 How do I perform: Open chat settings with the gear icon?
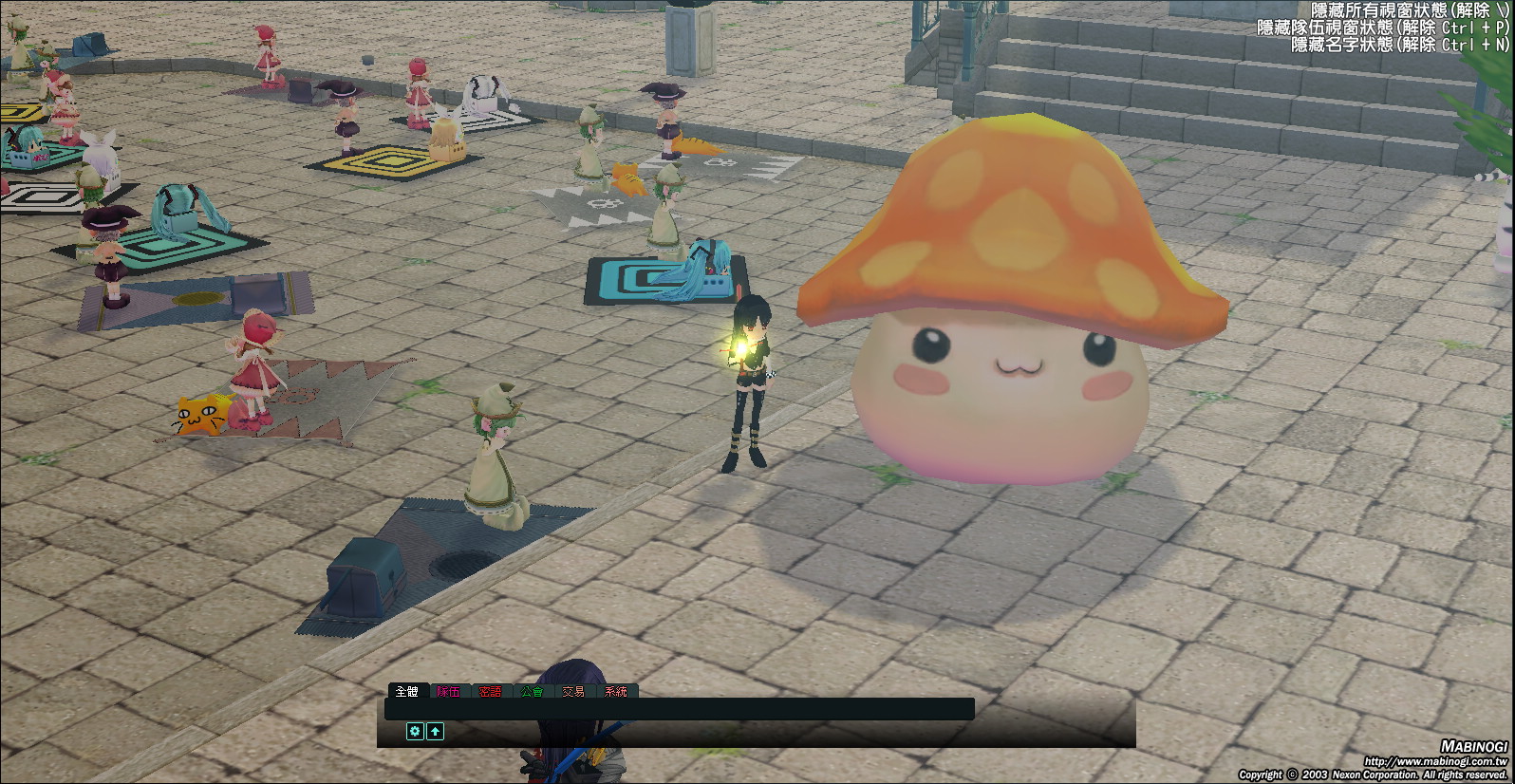(415, 731)
